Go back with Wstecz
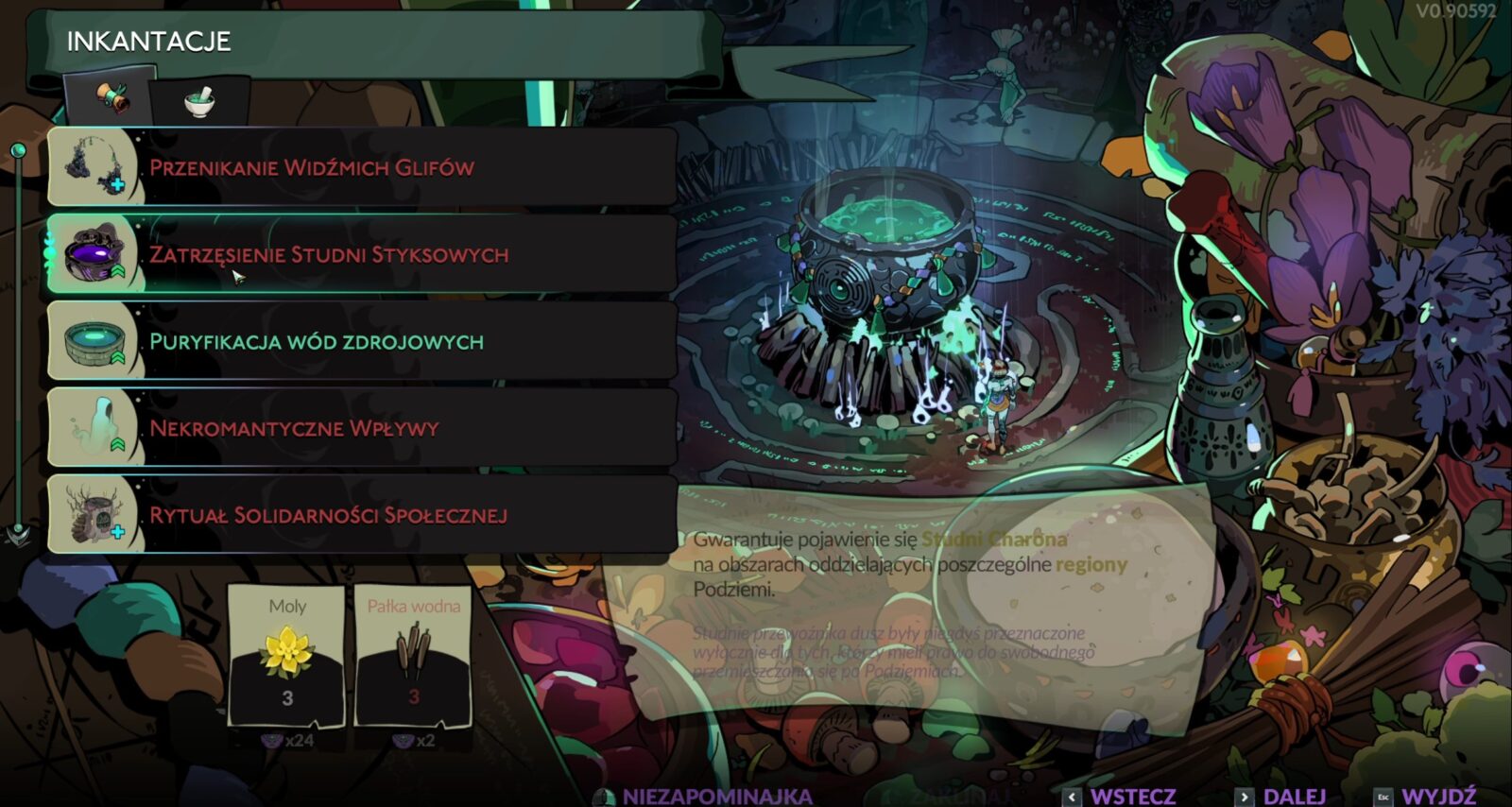The height and width of the screenshot is (807, 1512). click(x=1121, y=796)
